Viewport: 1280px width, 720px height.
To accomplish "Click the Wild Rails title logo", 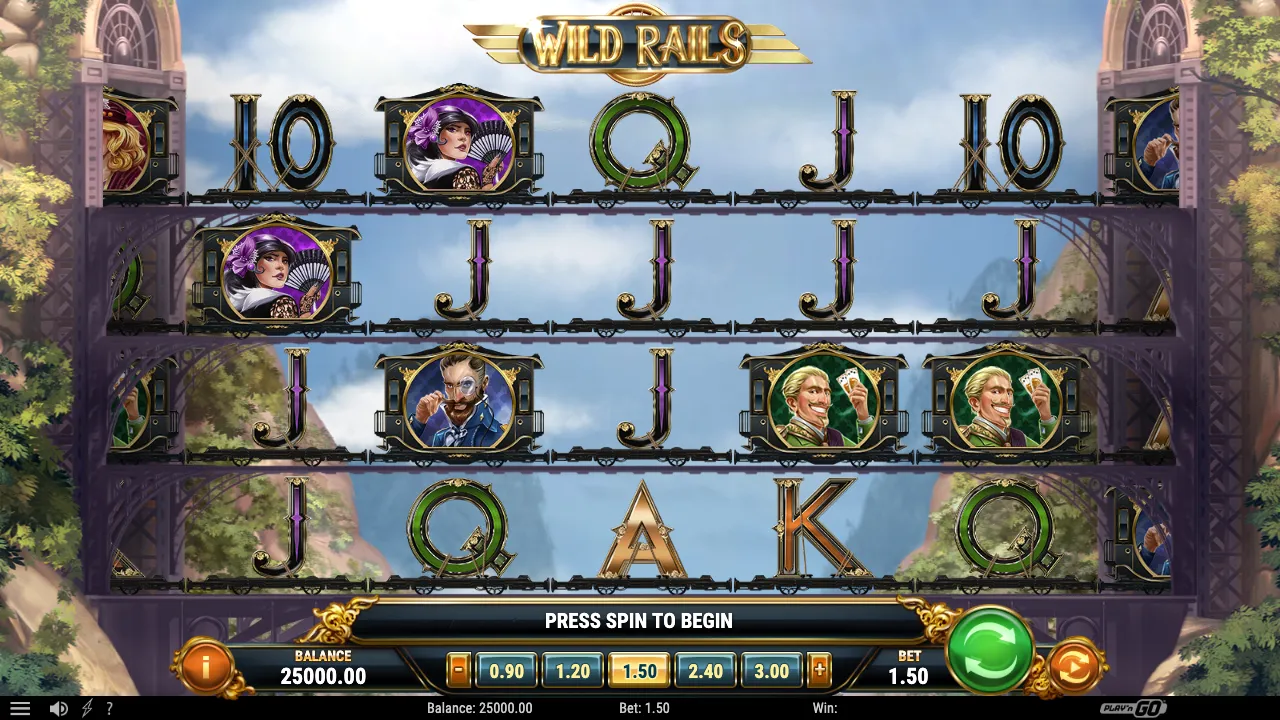I will (x=640, y=44).
